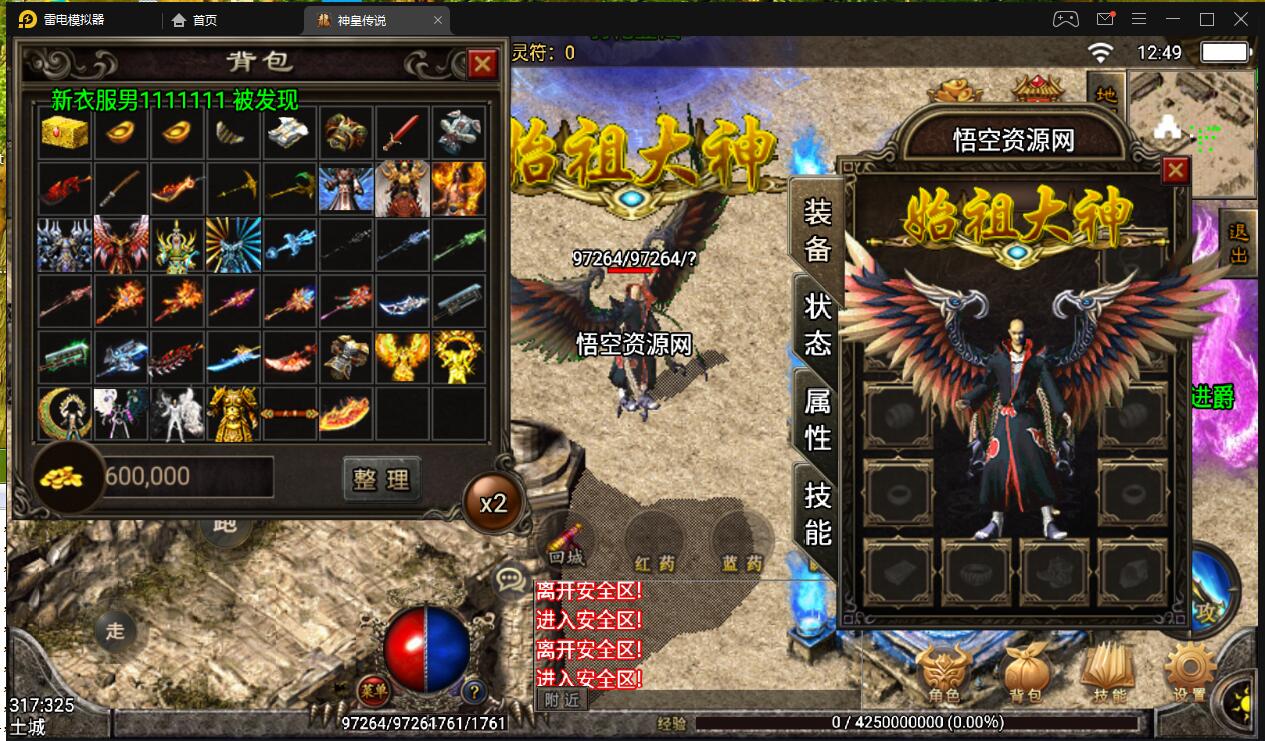The height and width of the screenshot is (741, 1265).
Task: Open the 技能 skill book icon
Action: coord(1109,673)
